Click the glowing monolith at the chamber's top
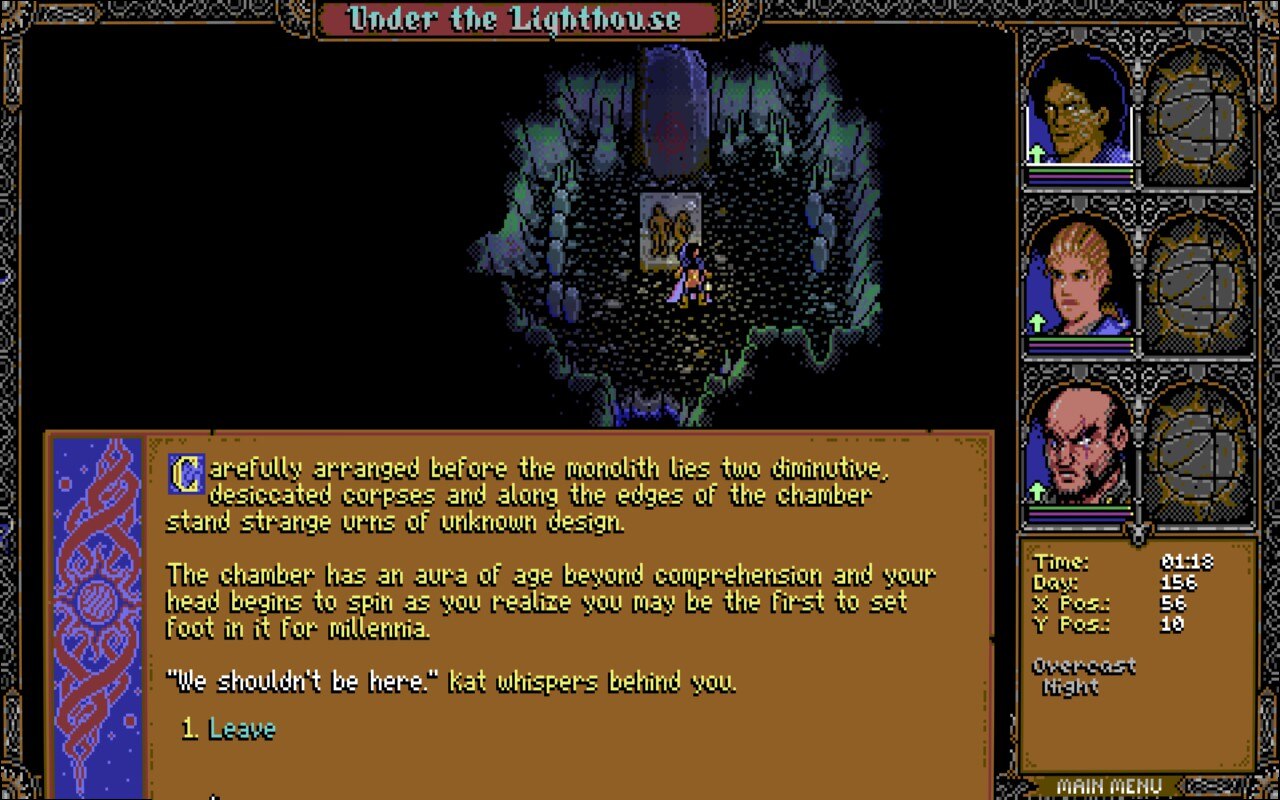 coord(672,110)
